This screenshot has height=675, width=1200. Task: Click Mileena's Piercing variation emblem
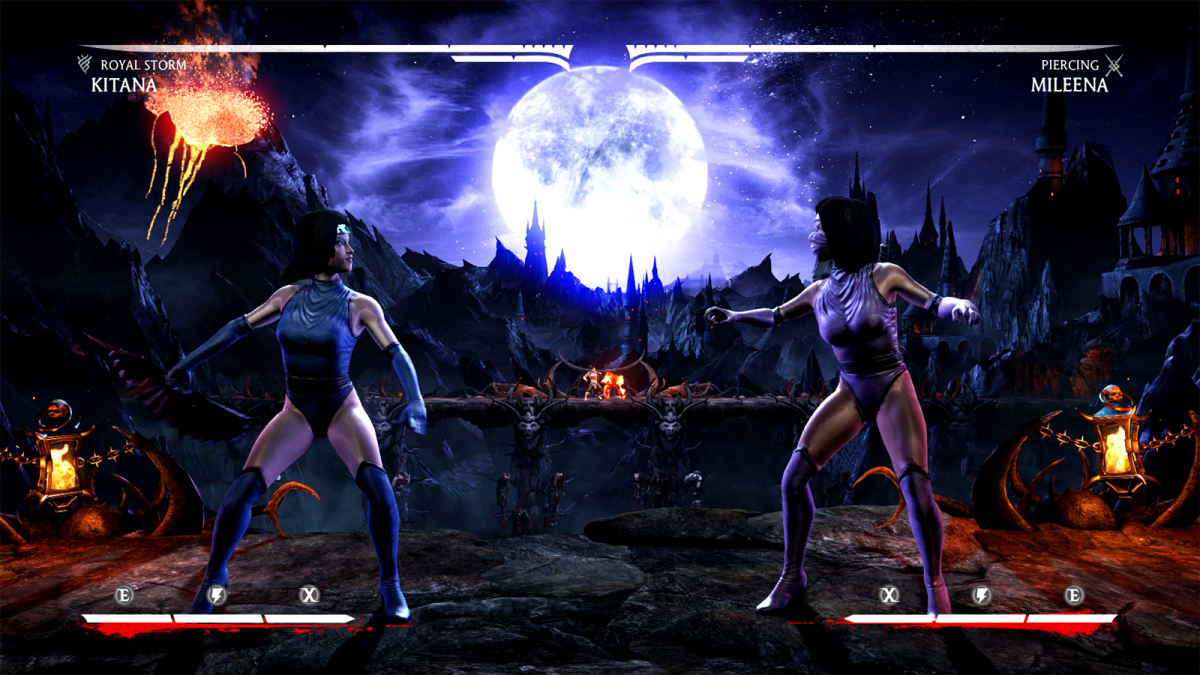pos(1115,66)
